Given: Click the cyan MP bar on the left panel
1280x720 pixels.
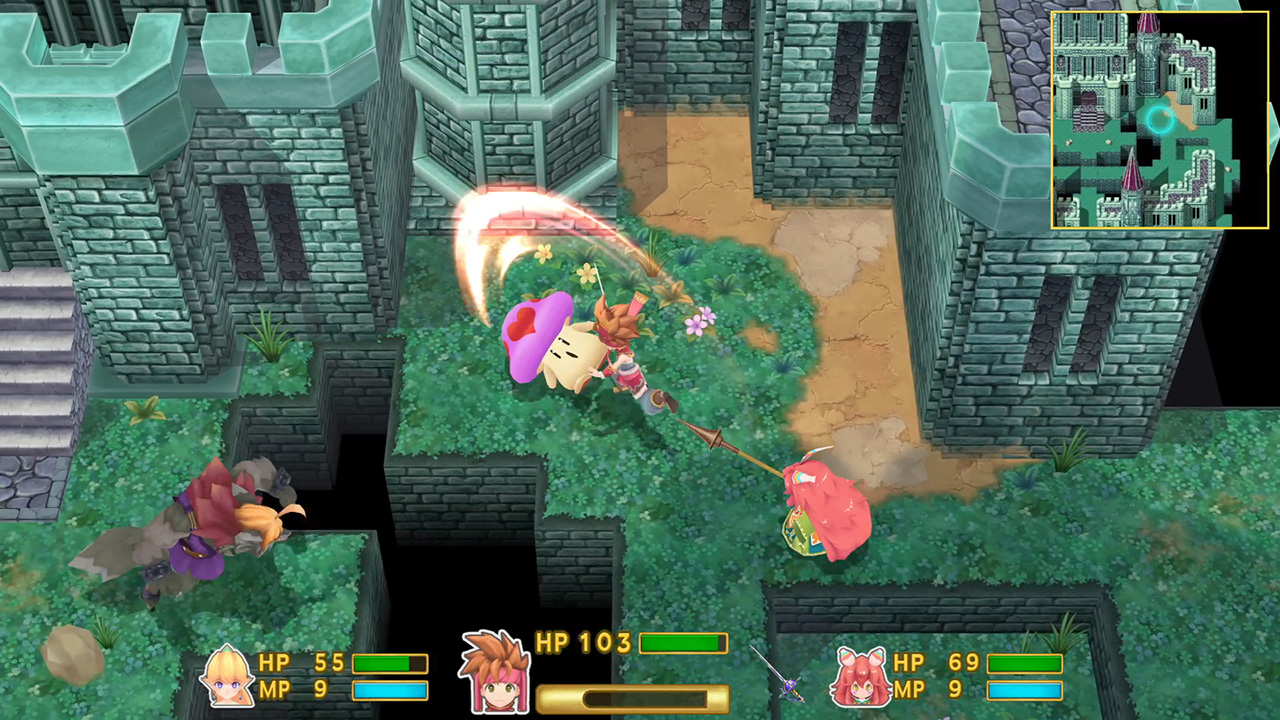Looking at the screenshot, I should (390, 689).
